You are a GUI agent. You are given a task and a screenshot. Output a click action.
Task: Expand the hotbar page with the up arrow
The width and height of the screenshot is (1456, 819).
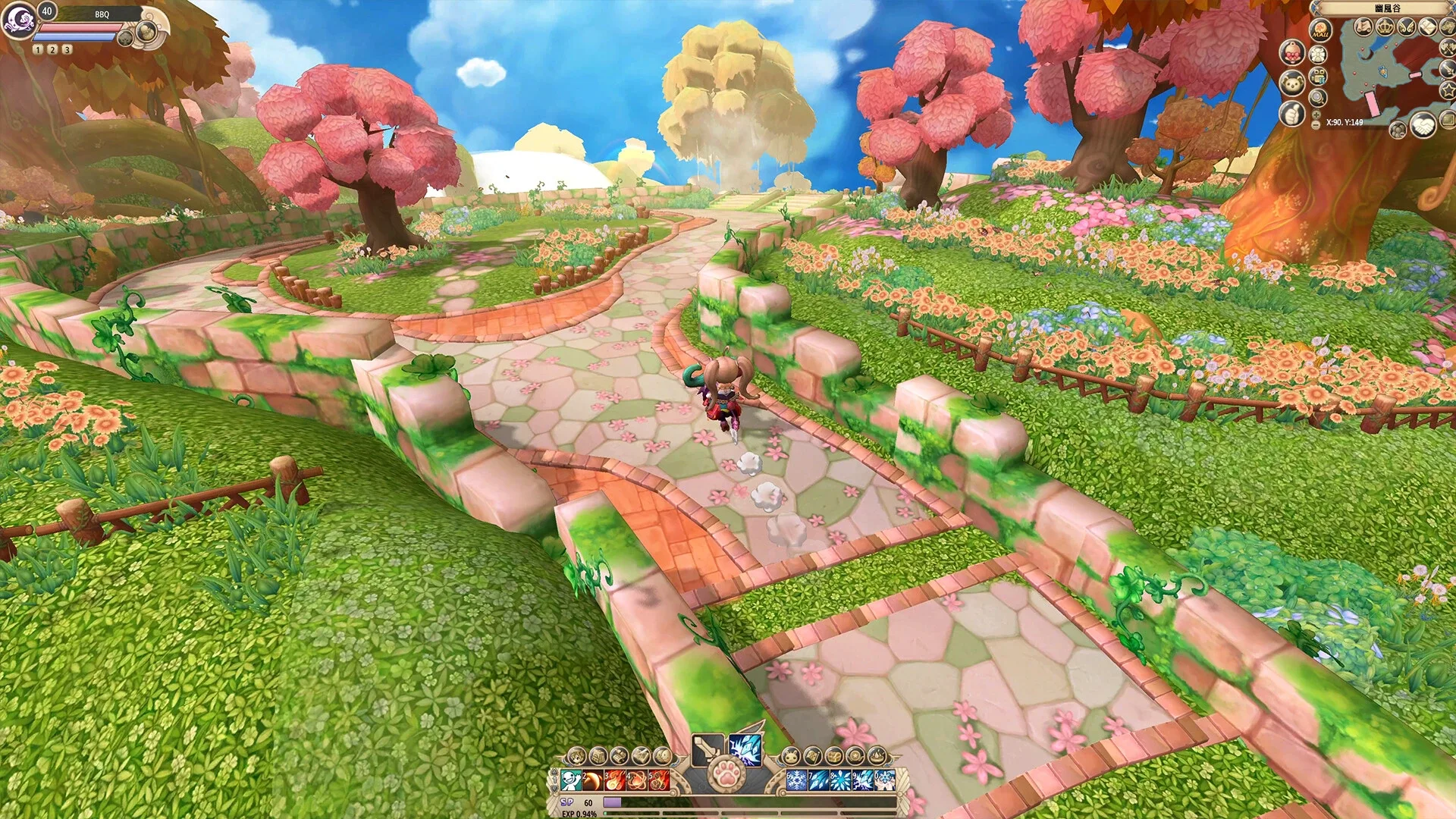pyautogui.click(x=554, y=772)
